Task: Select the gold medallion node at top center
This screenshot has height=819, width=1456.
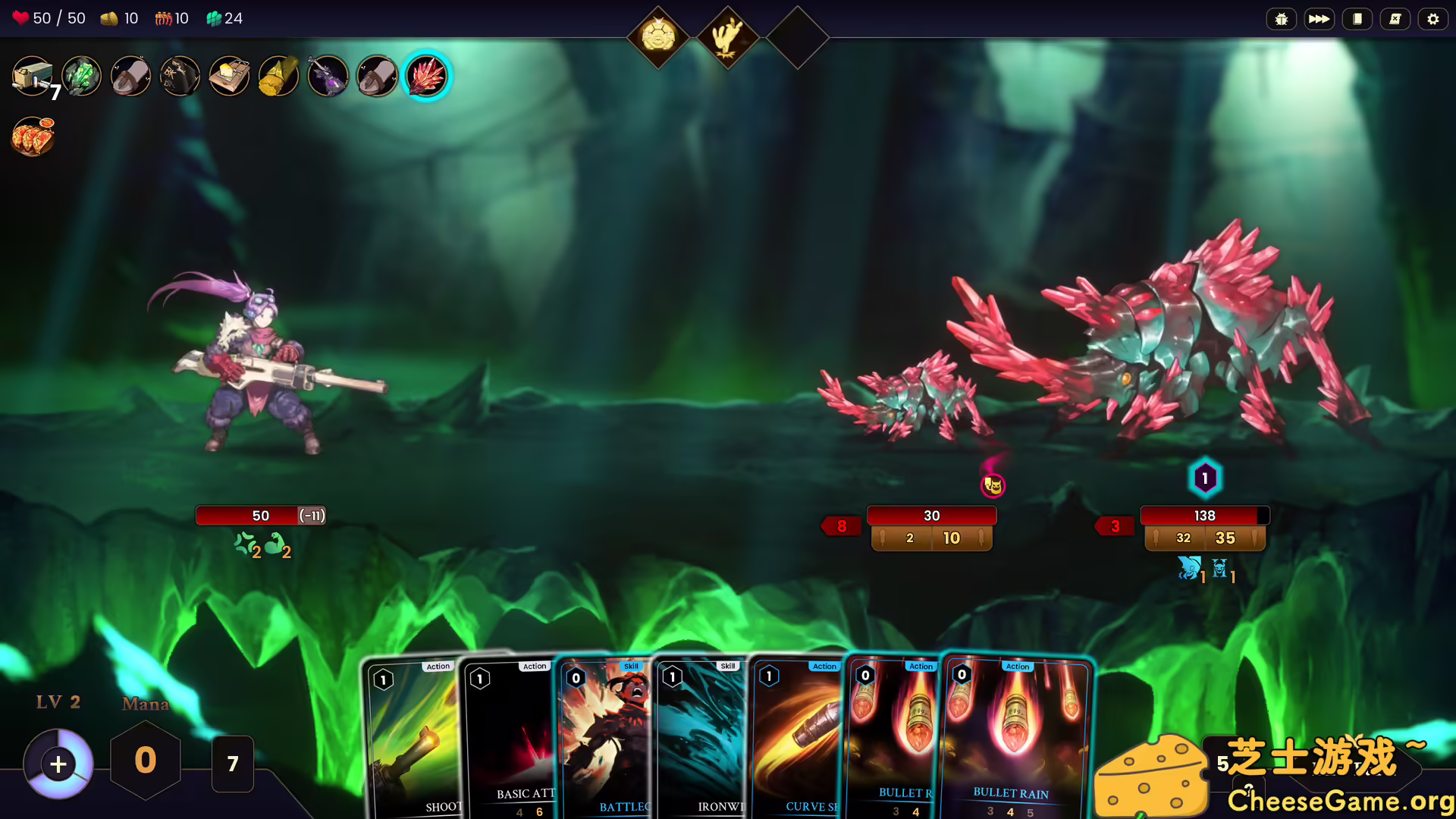Action: pyautogui.click(x=657, y=33)
